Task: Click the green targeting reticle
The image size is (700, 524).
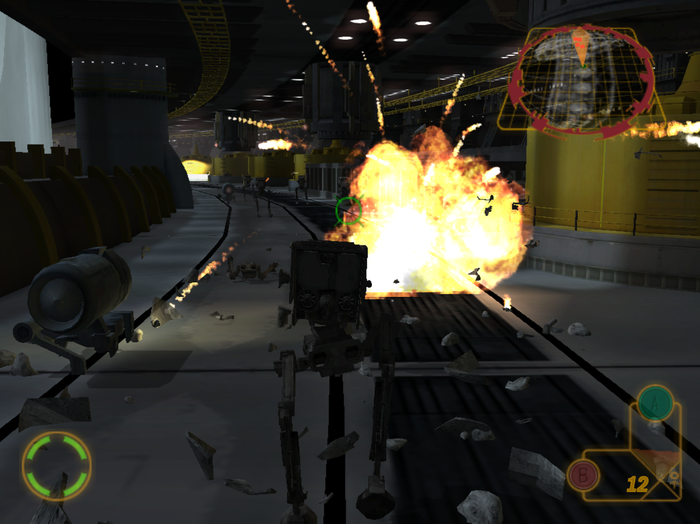Action: point(348,210)
